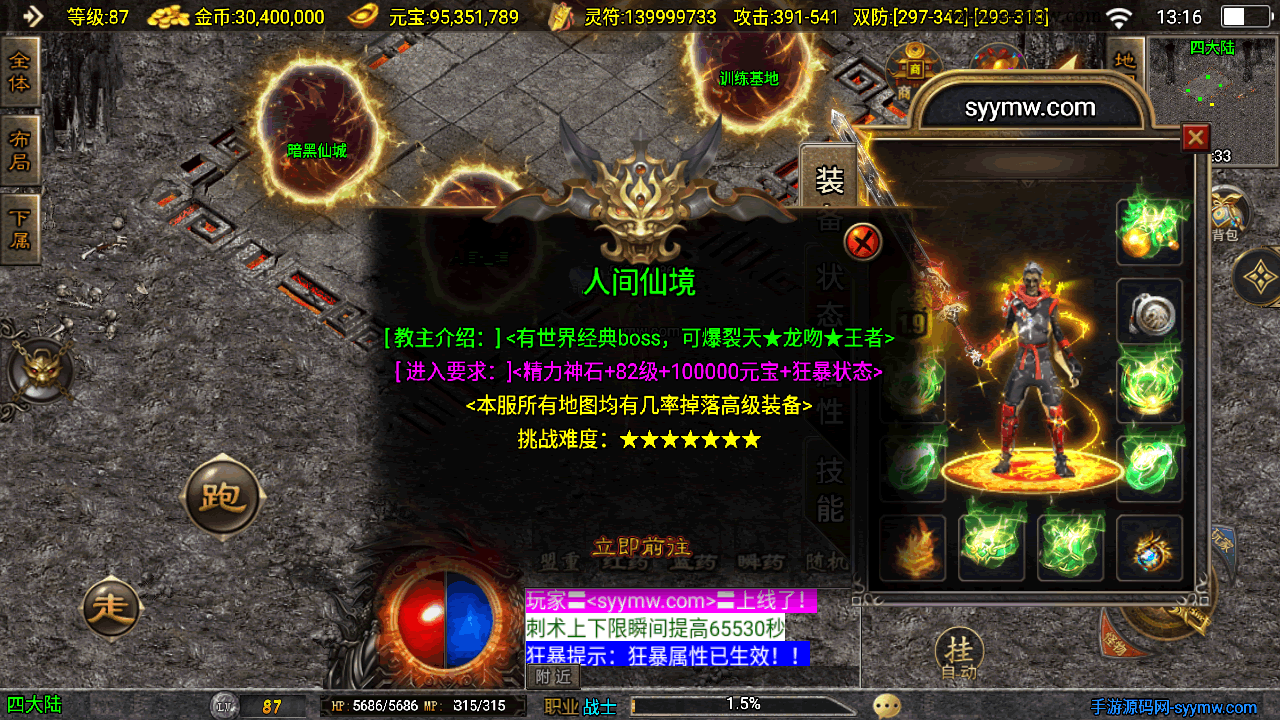
Task: Select the flame item equipment slot
Action: pos(912,548)
